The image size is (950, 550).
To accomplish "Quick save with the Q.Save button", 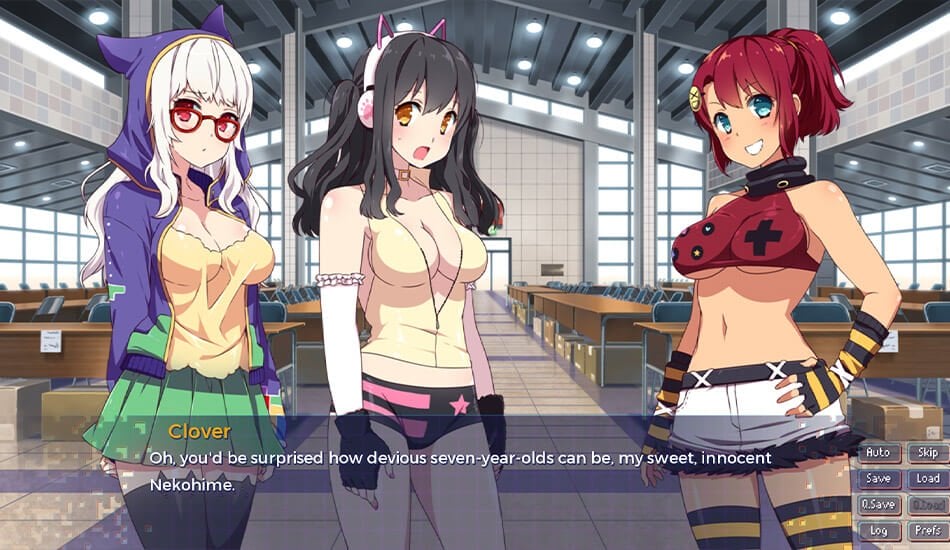I will pos(878,504).
